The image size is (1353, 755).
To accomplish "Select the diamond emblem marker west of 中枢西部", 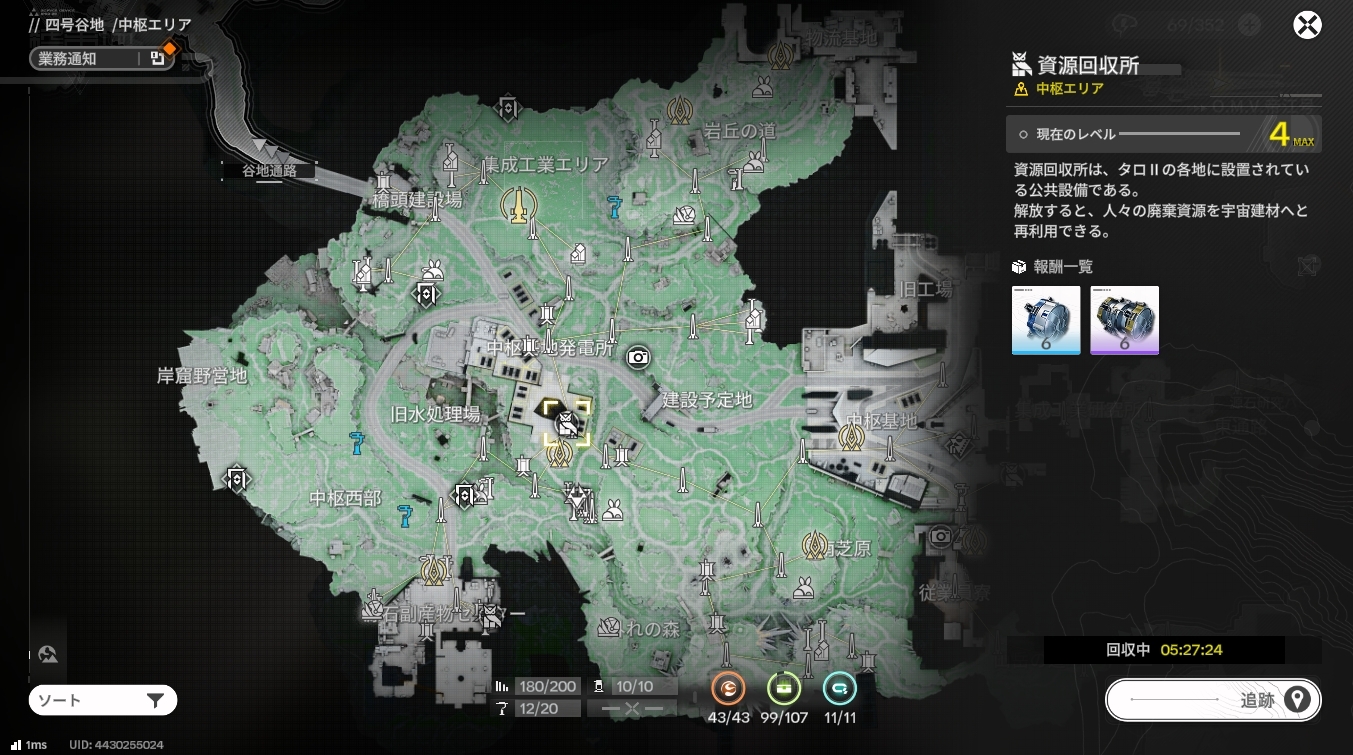I will pos(237,480).
